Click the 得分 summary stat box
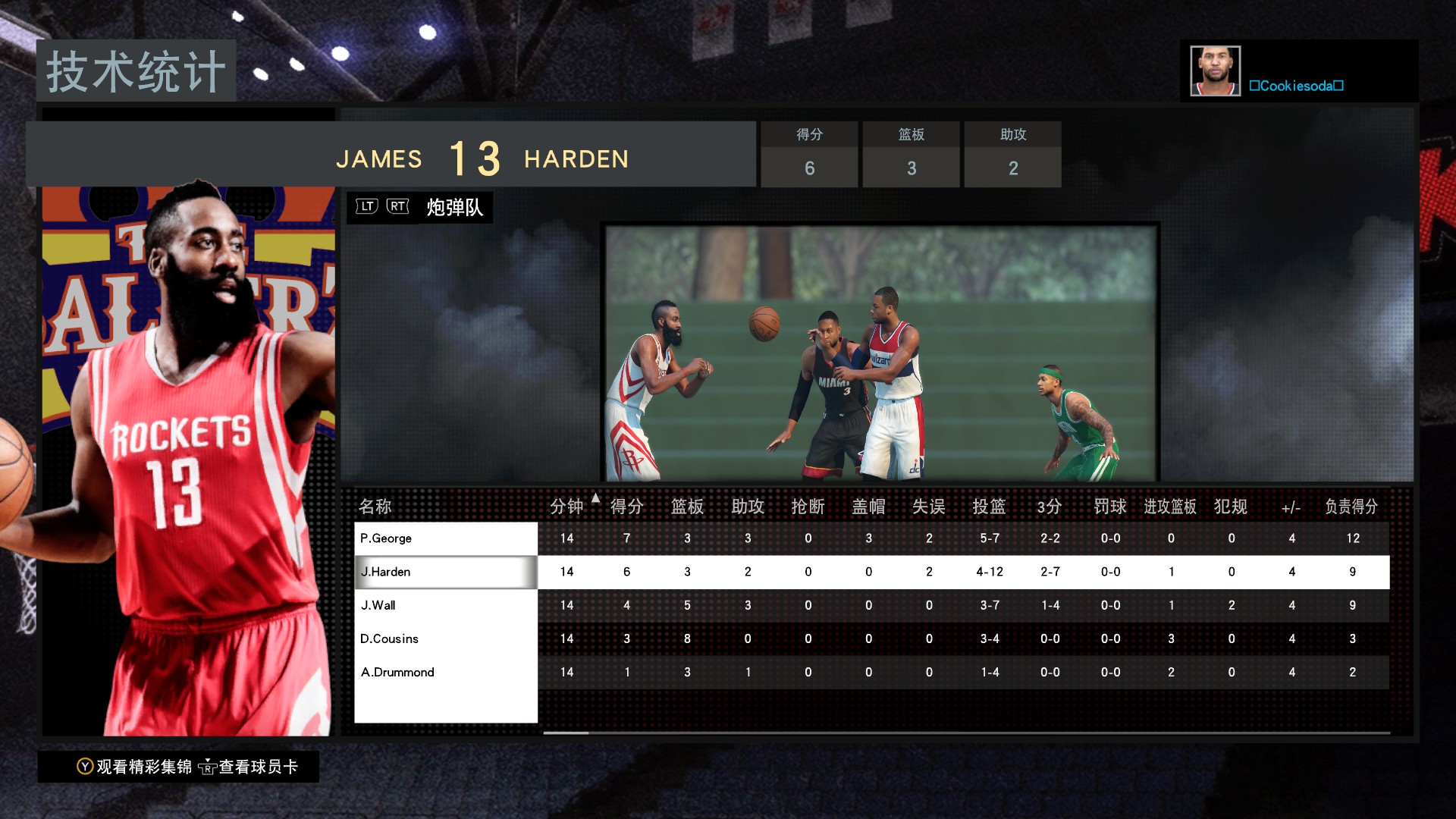 [808, 154]
